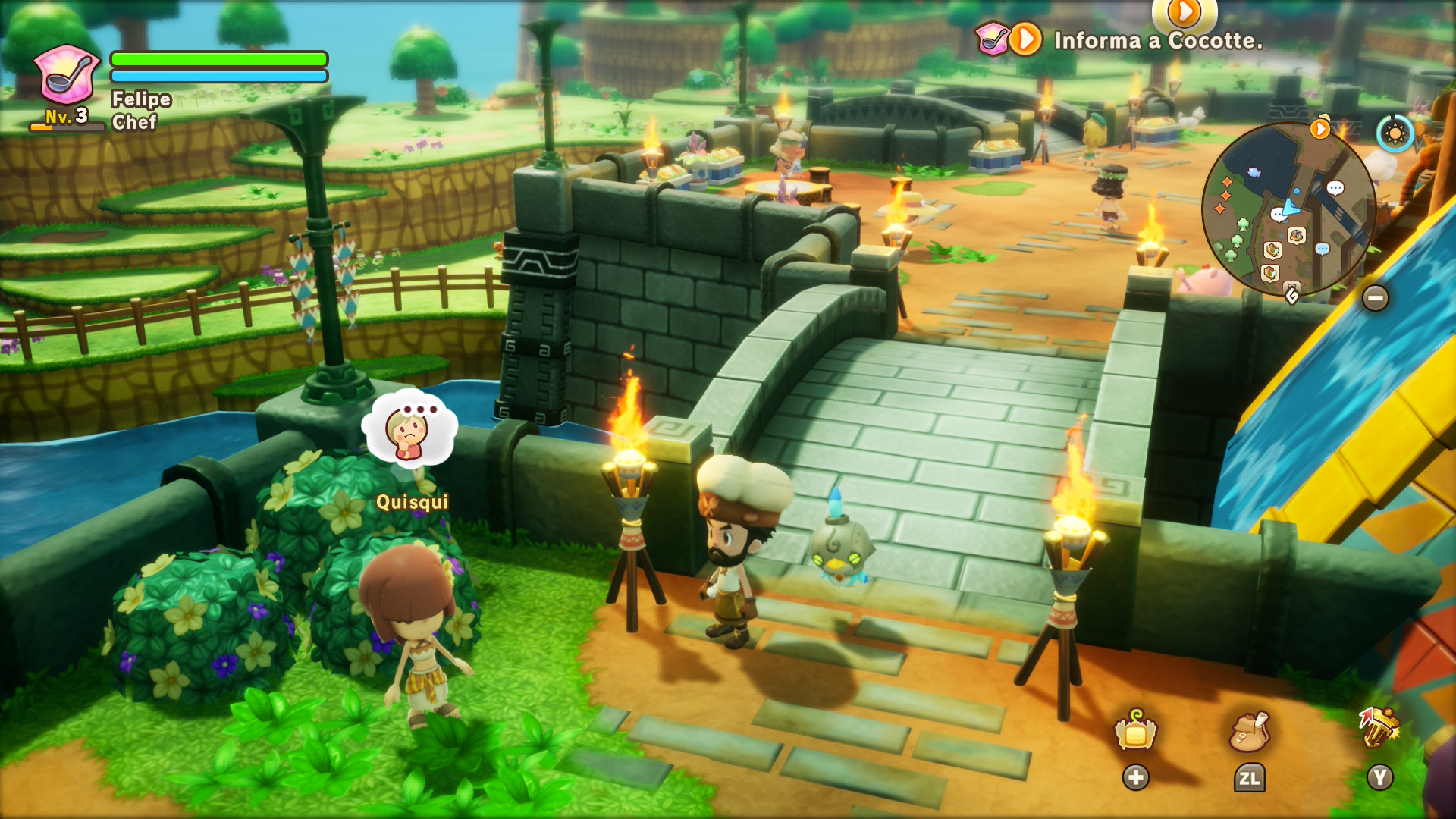This screenshot has width=1456, height=819.
Task: Select the blue speech-bubble marker on minimap
Action: point(1323,249)
